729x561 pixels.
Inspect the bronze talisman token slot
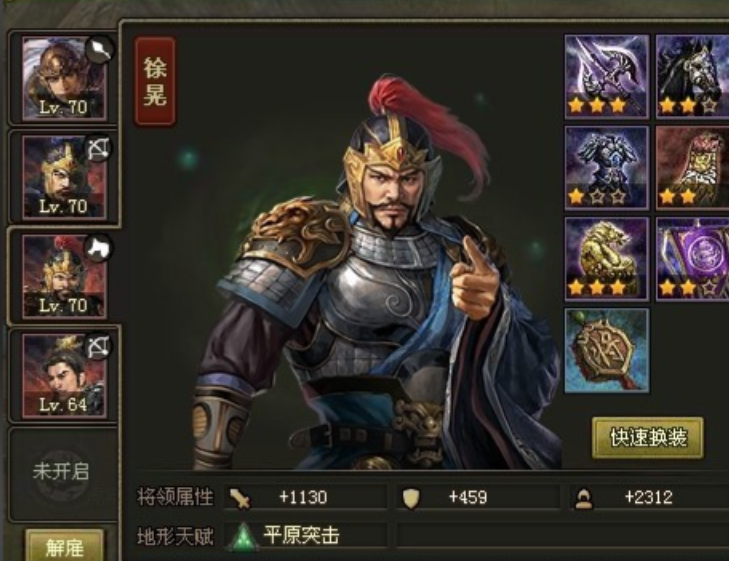607,350
